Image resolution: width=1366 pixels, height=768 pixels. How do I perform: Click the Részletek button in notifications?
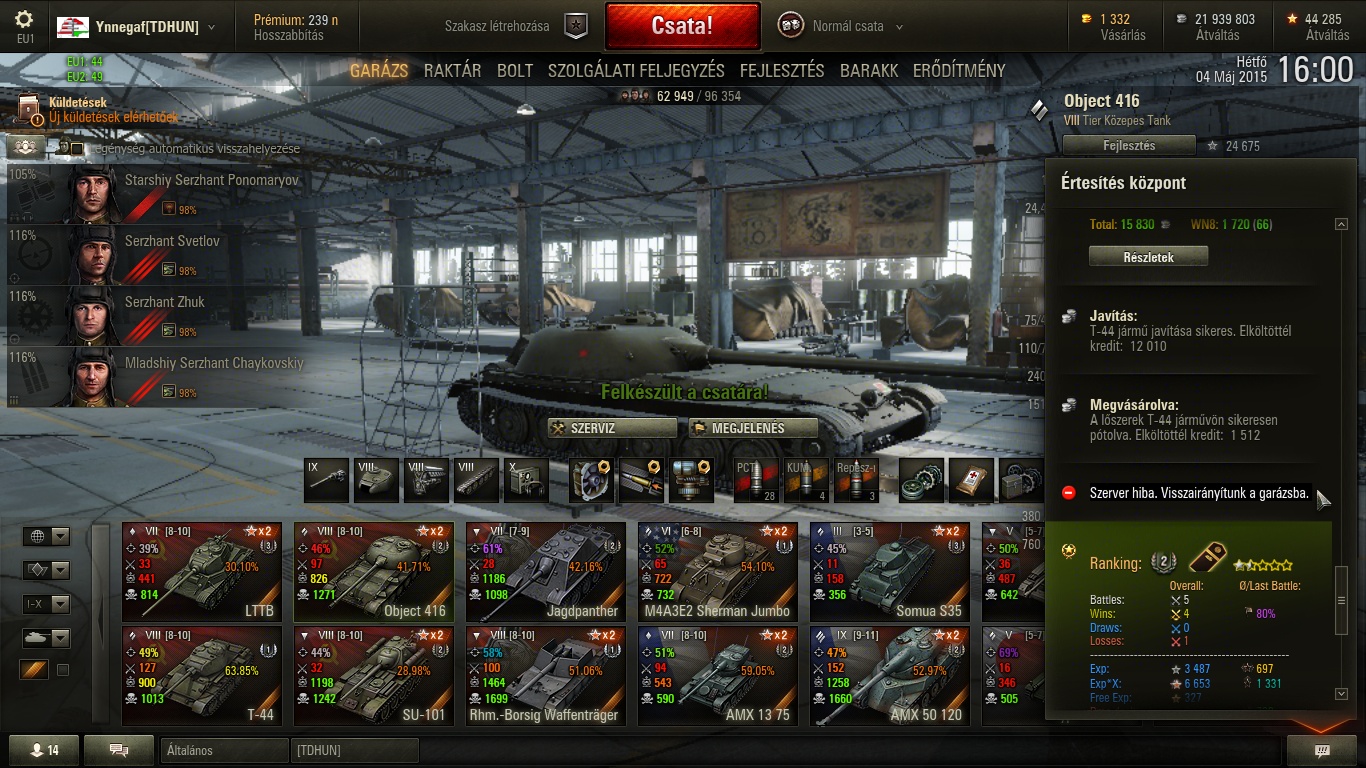pyautogui.click(x=1148, y=257)
